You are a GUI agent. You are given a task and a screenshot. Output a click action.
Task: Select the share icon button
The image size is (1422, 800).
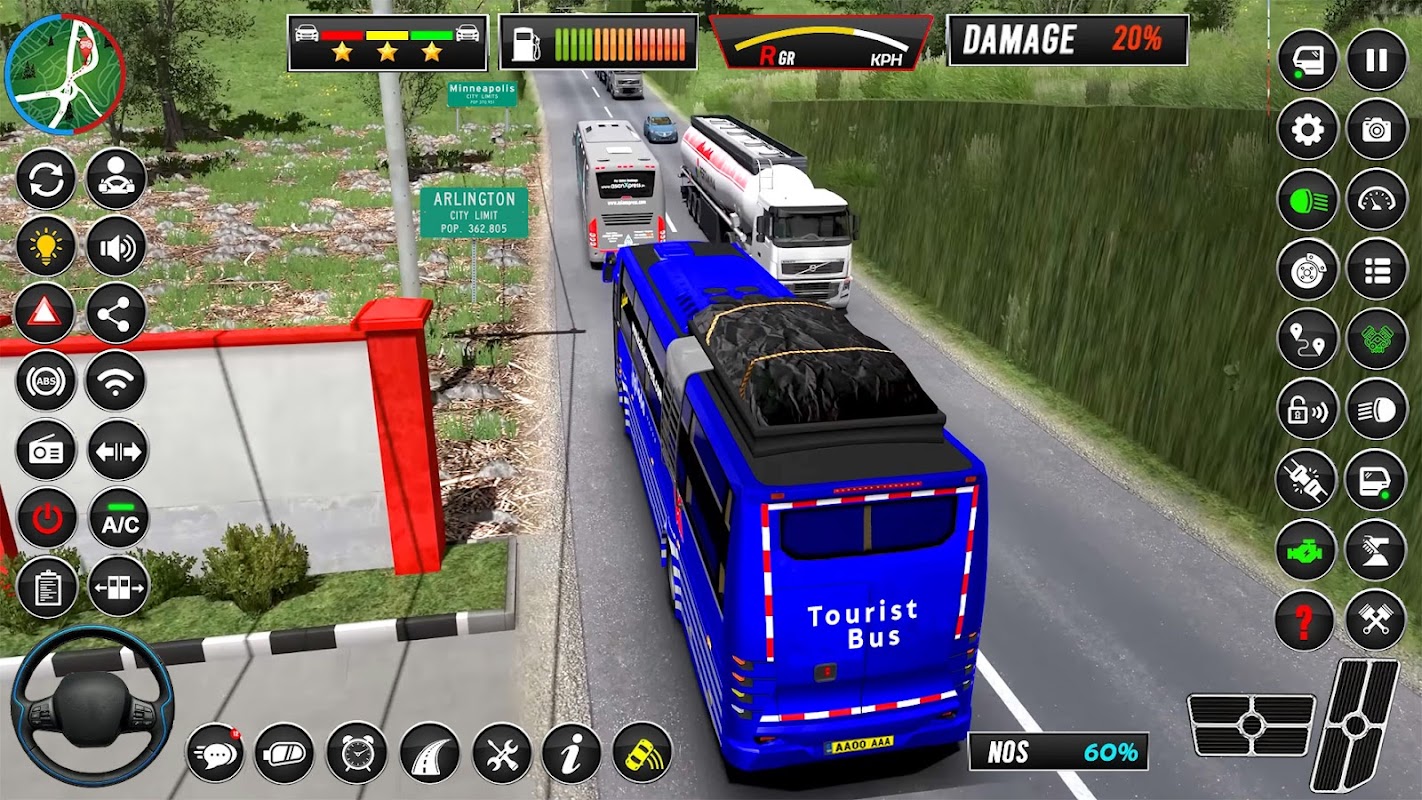click(116, 313)
